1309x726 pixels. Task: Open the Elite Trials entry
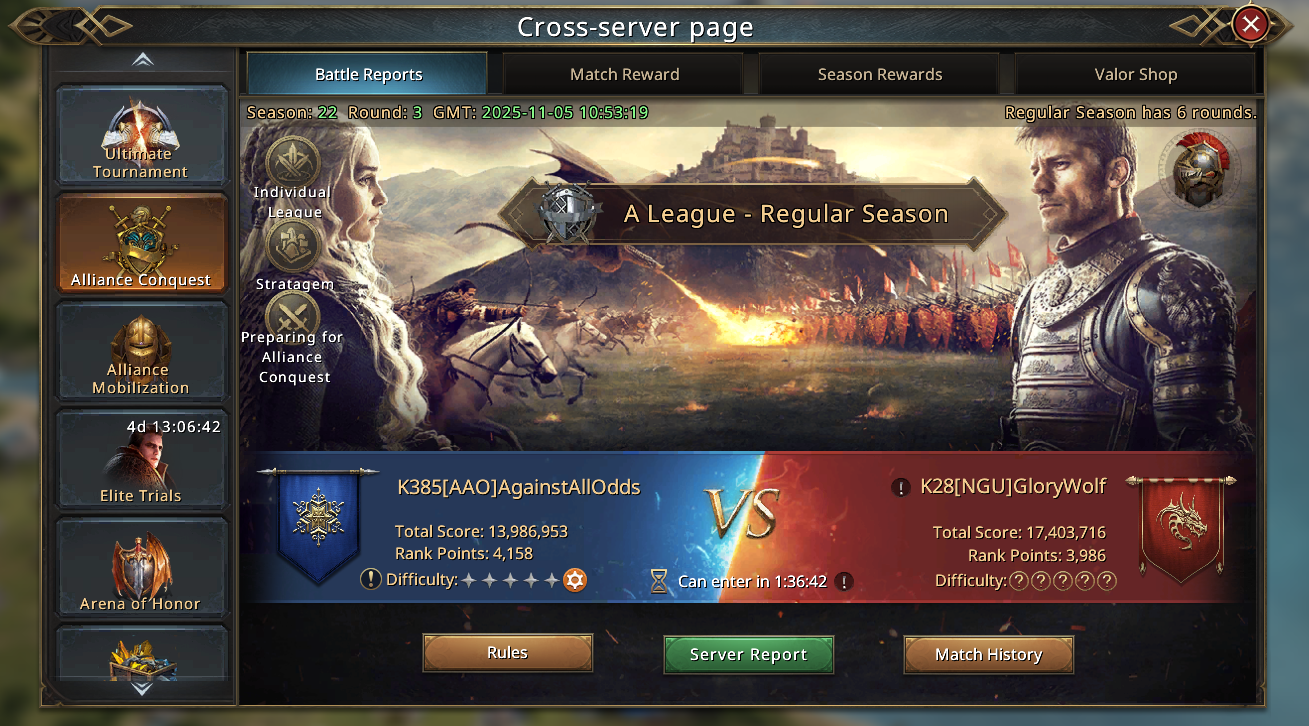point(141,460)
